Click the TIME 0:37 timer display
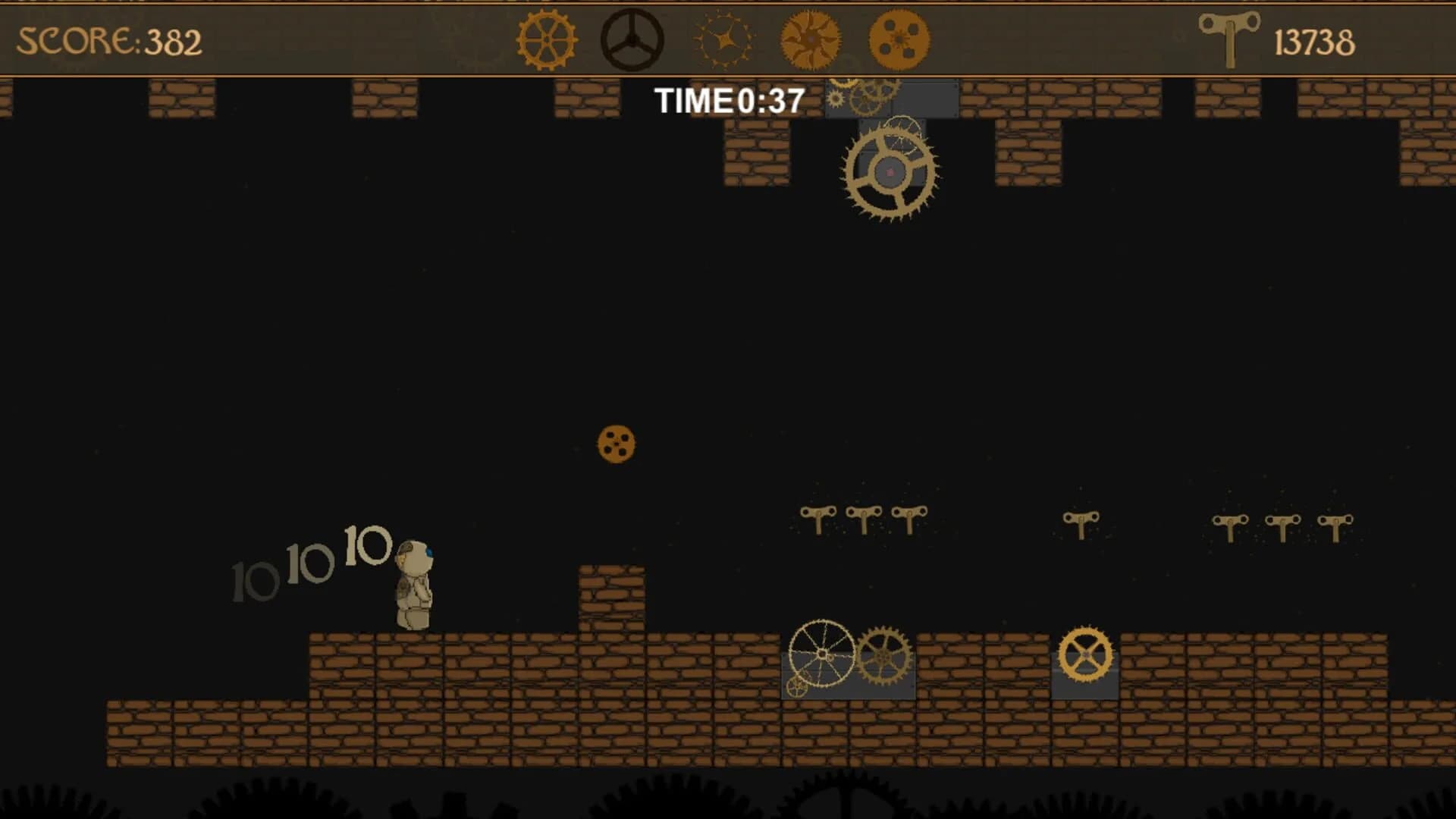Screen dimensions: 1456x819 click(730, 99)
